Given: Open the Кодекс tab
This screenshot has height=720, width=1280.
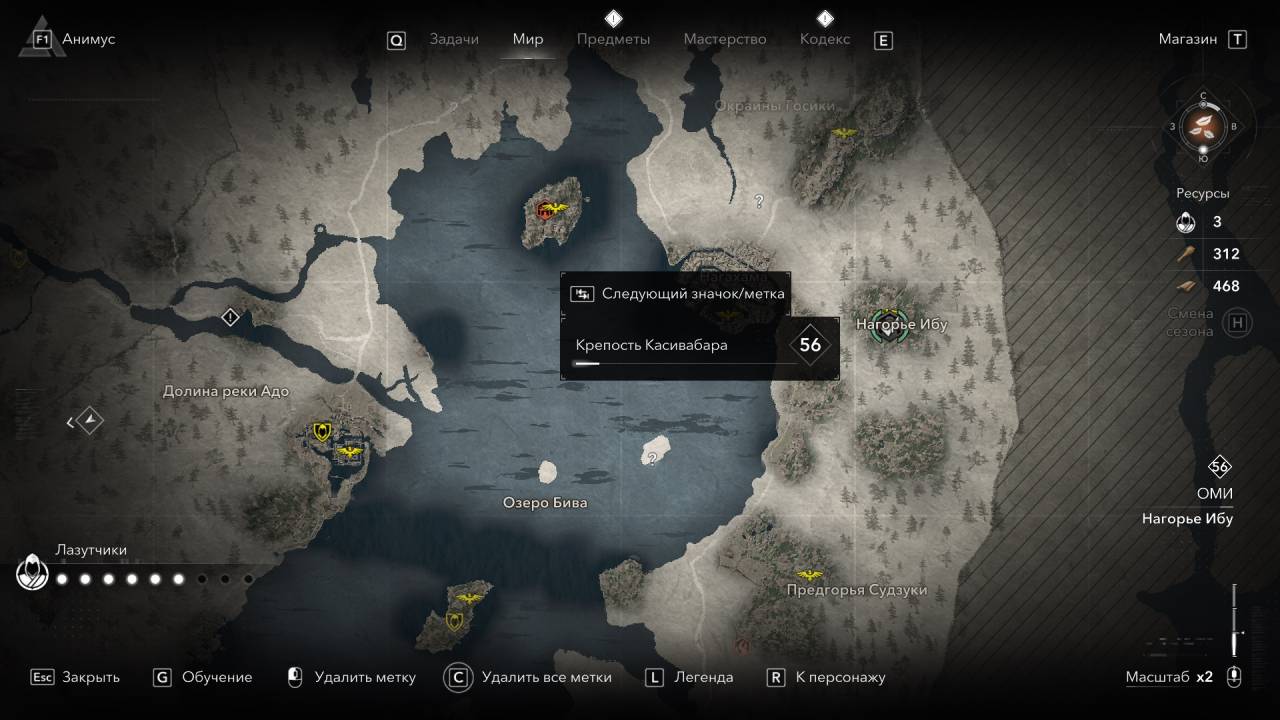Looking at the screenshot, I should click(825, 39).
